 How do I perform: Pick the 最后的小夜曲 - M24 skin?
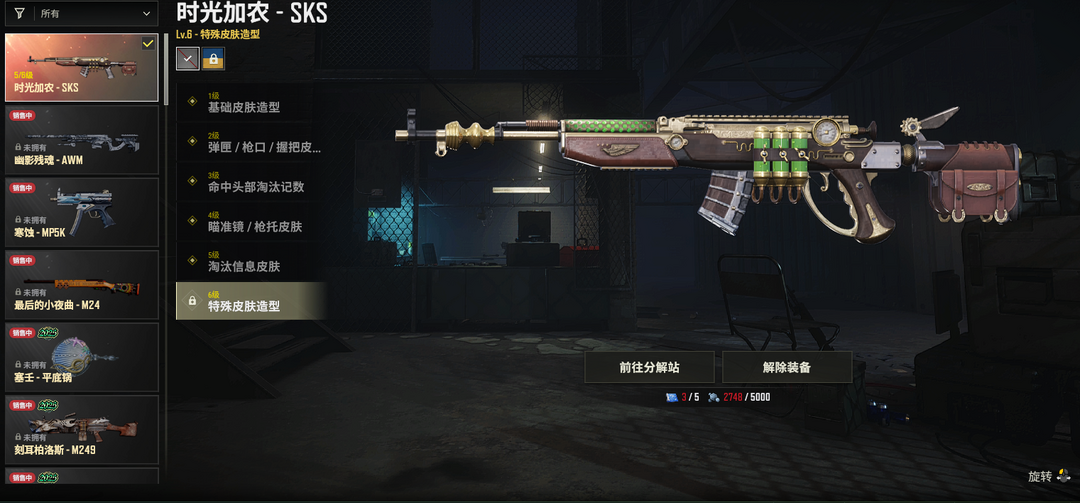click(81, 285)
